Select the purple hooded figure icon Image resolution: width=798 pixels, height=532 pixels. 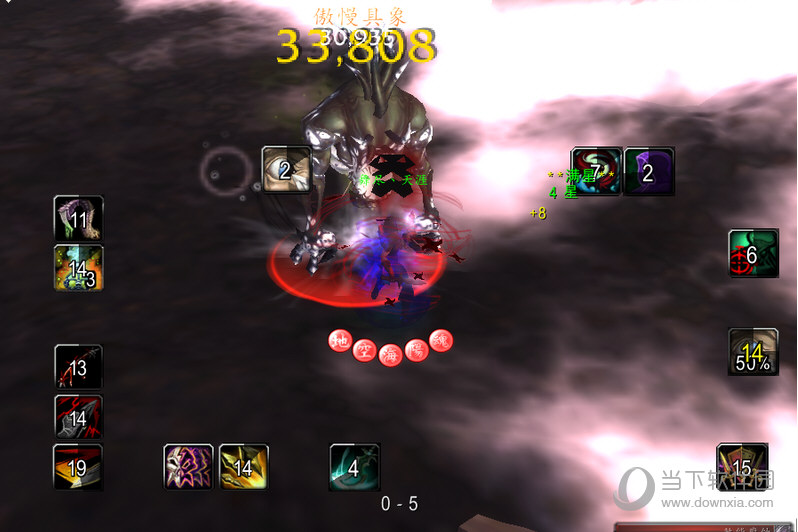pos(649,172)
